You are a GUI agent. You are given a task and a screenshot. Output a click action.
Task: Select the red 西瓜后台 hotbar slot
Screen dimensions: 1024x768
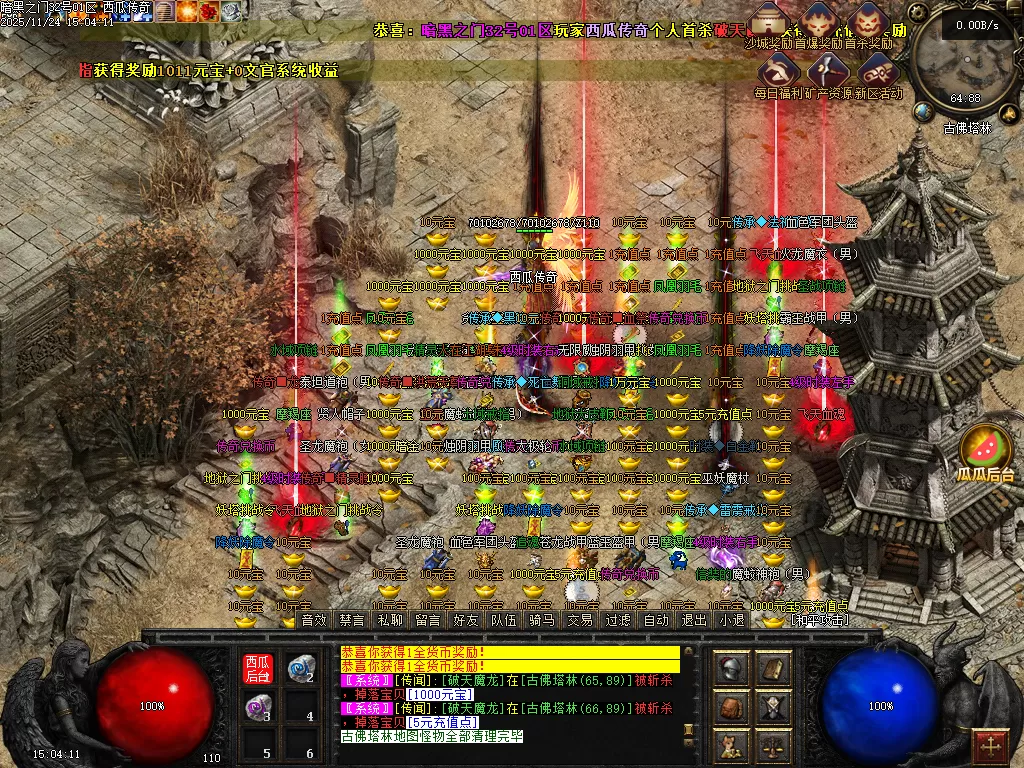coord(258,668)
